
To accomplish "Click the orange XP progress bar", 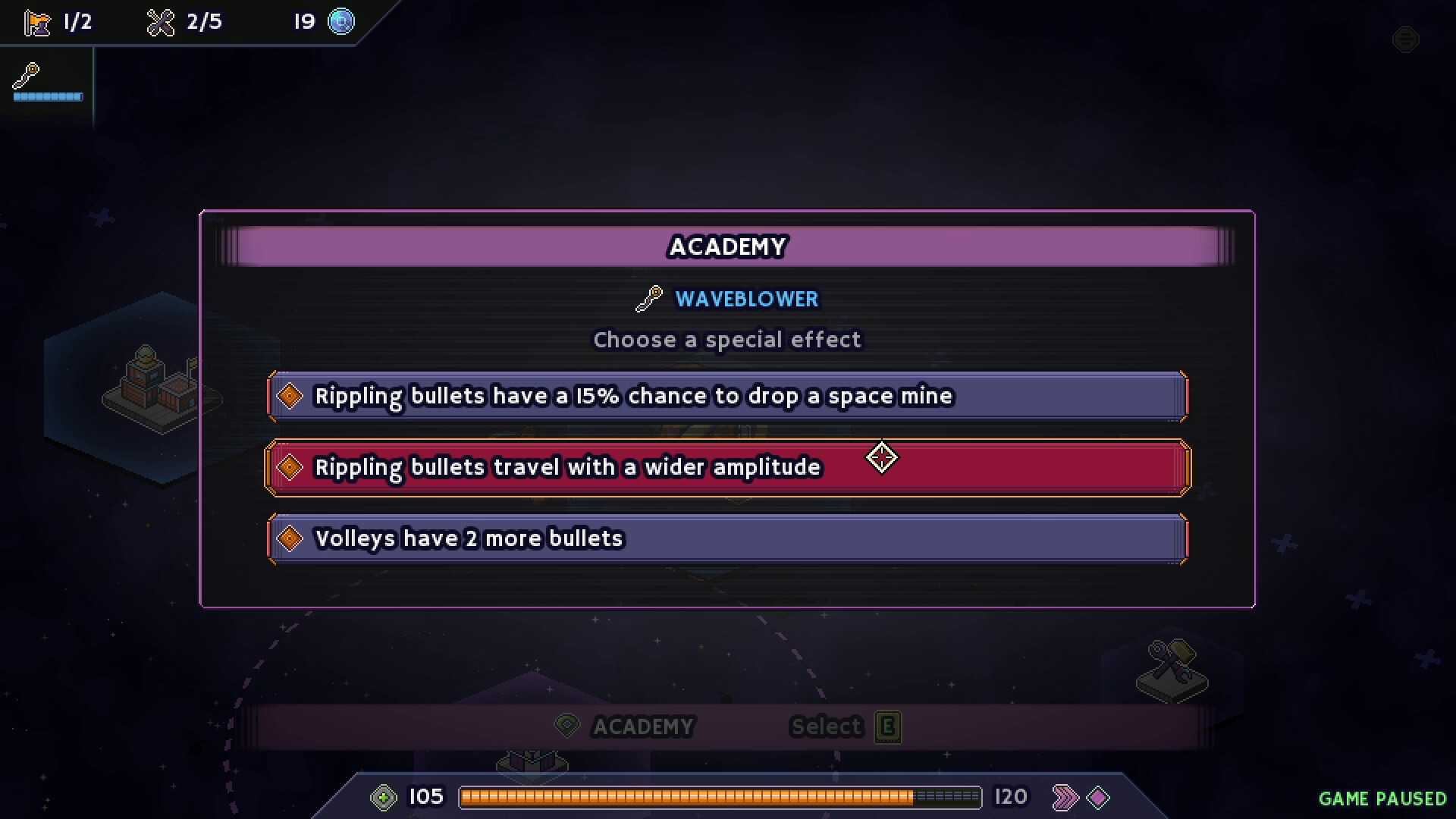I will pyautogui.click(x=720, y=797).
